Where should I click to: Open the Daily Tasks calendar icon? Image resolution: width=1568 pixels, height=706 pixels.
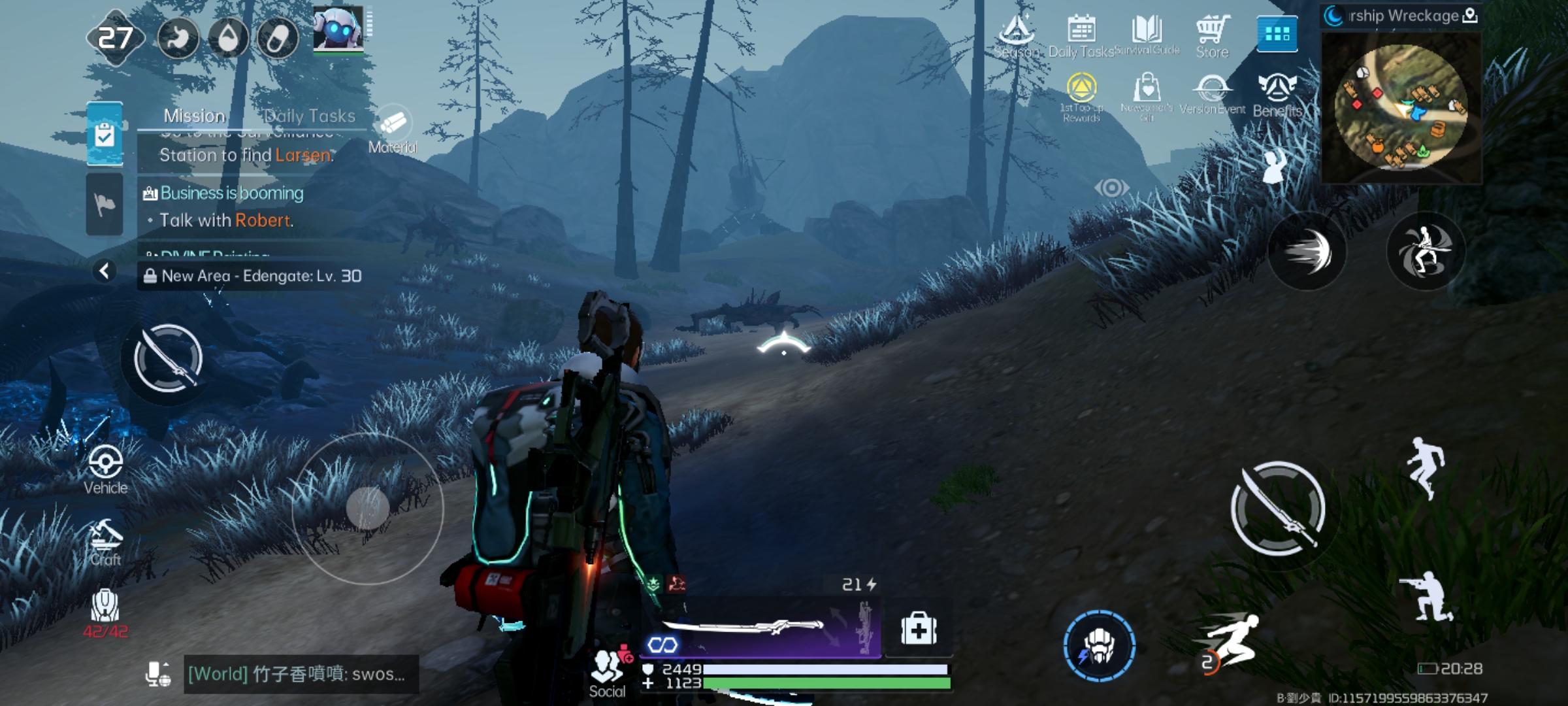[x=1081, y=36]
